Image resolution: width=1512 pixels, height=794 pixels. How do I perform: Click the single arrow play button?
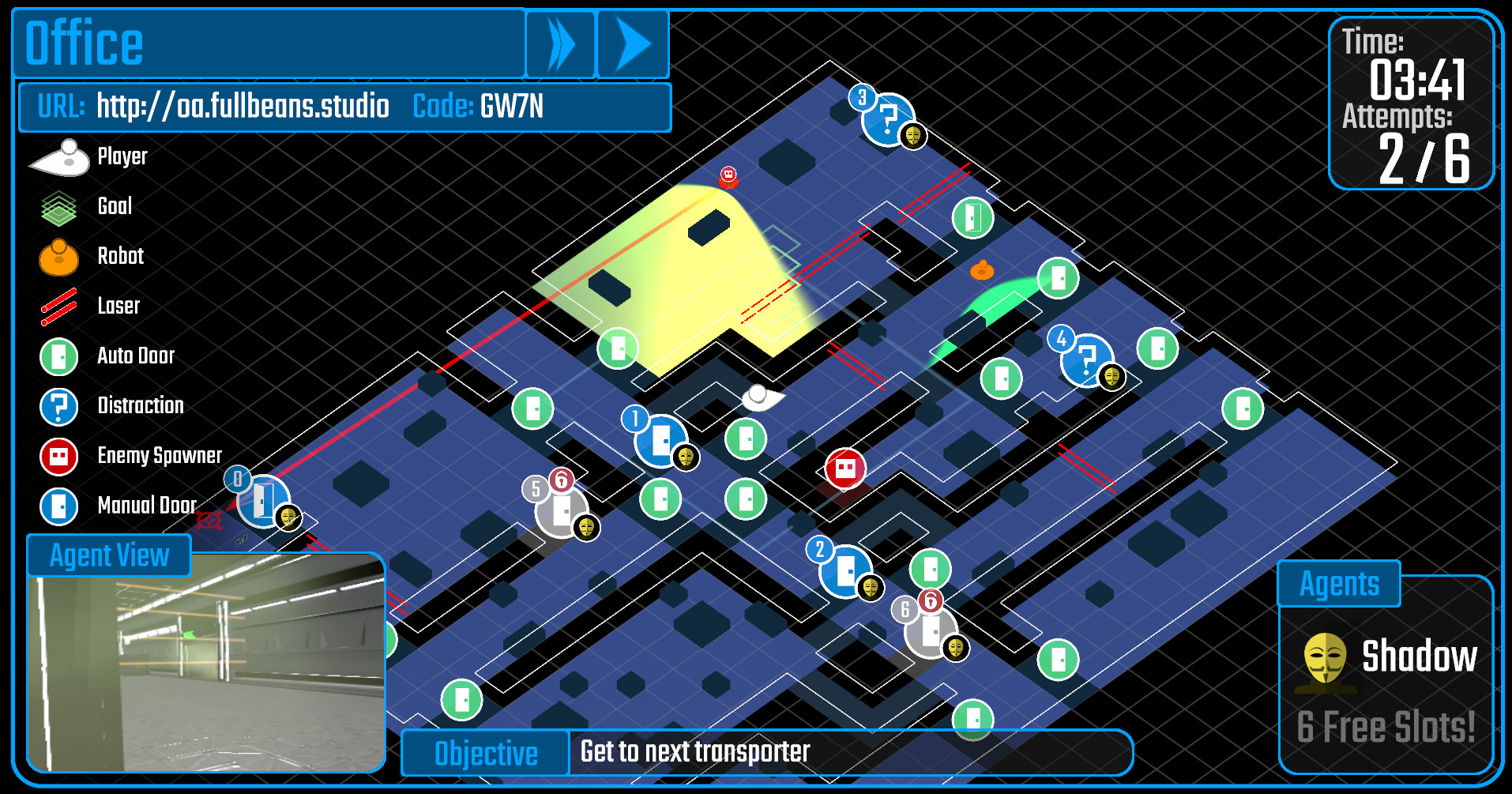[x=632, y=44]
